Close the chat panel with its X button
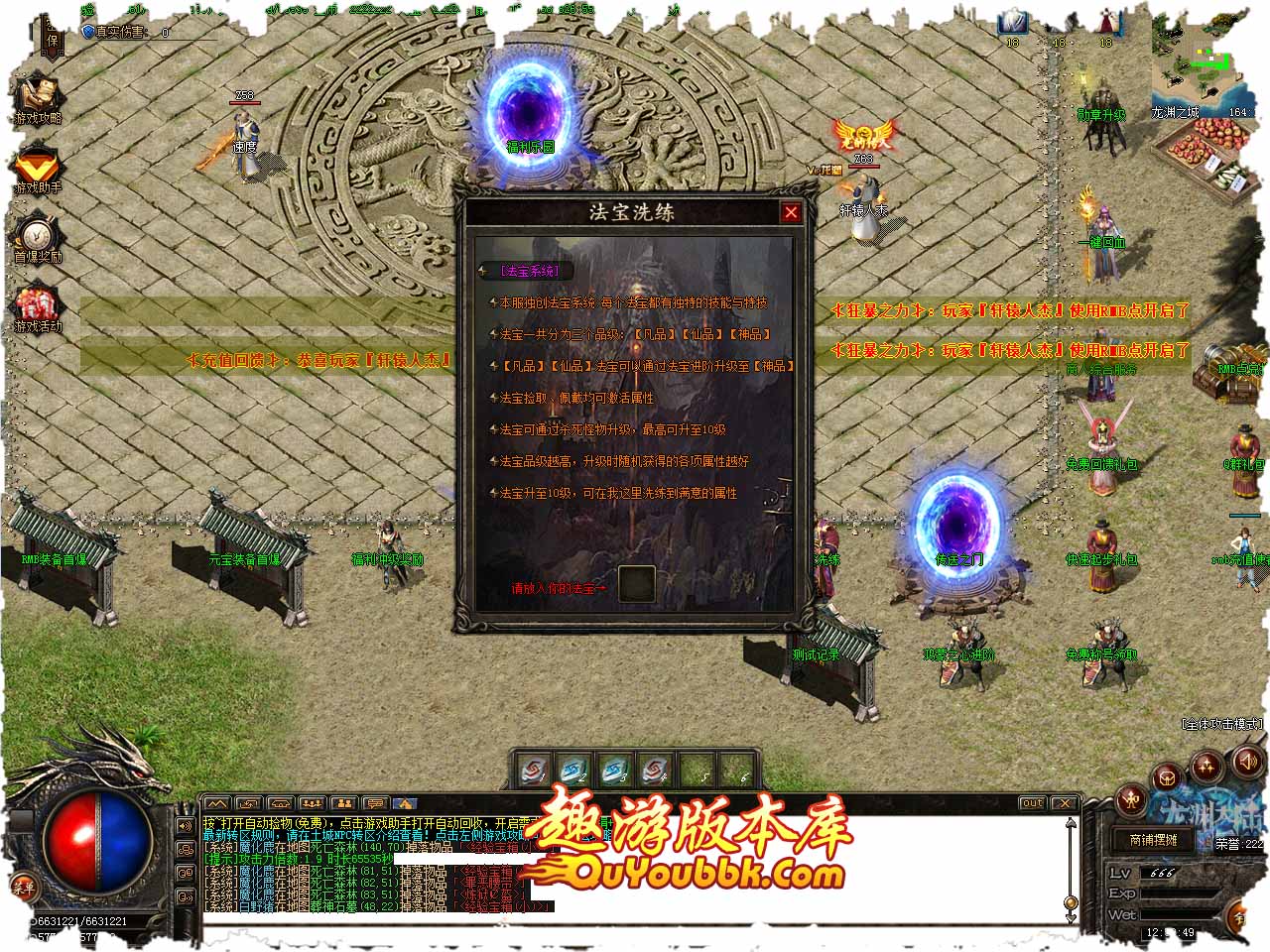This screenshot has height=952, width=1270. [x=1065, y=803]
